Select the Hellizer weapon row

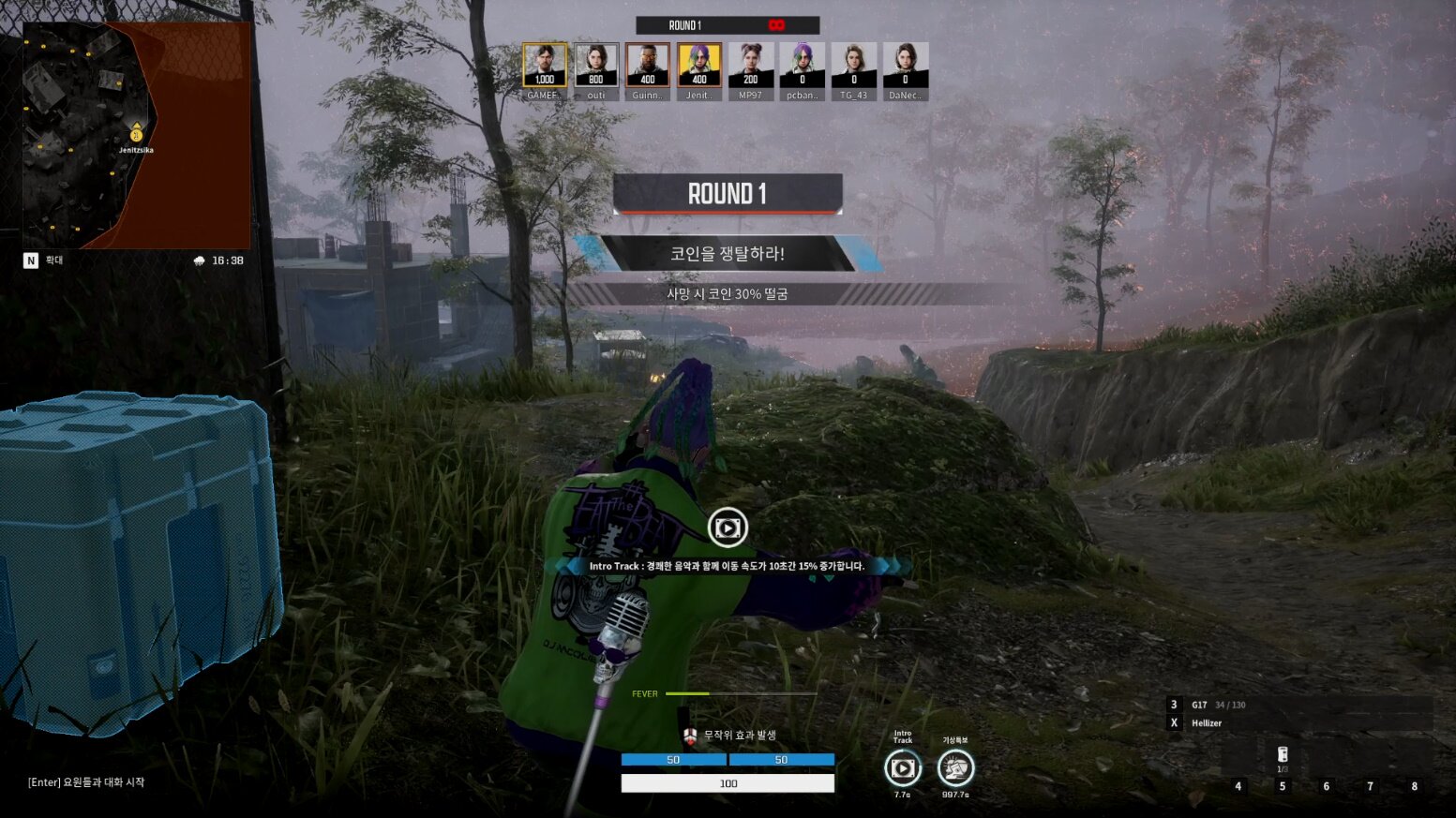(1298, 723)
